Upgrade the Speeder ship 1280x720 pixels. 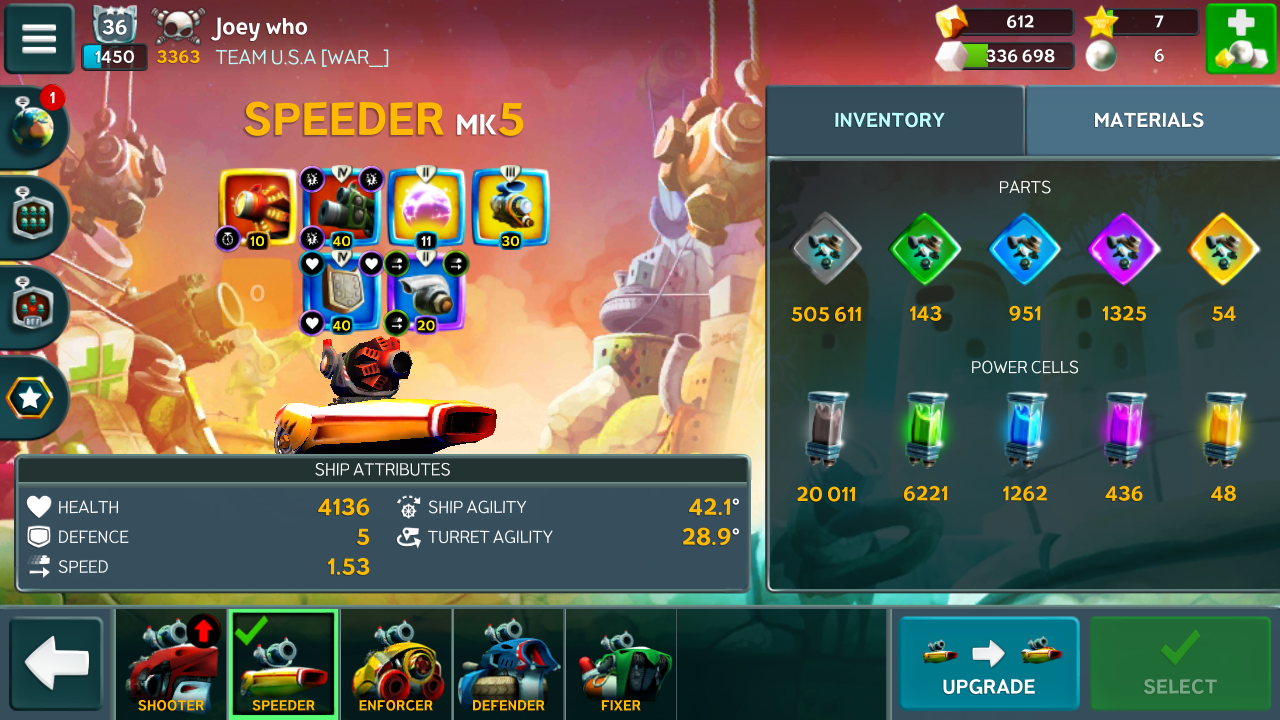(x=988, y=663)
